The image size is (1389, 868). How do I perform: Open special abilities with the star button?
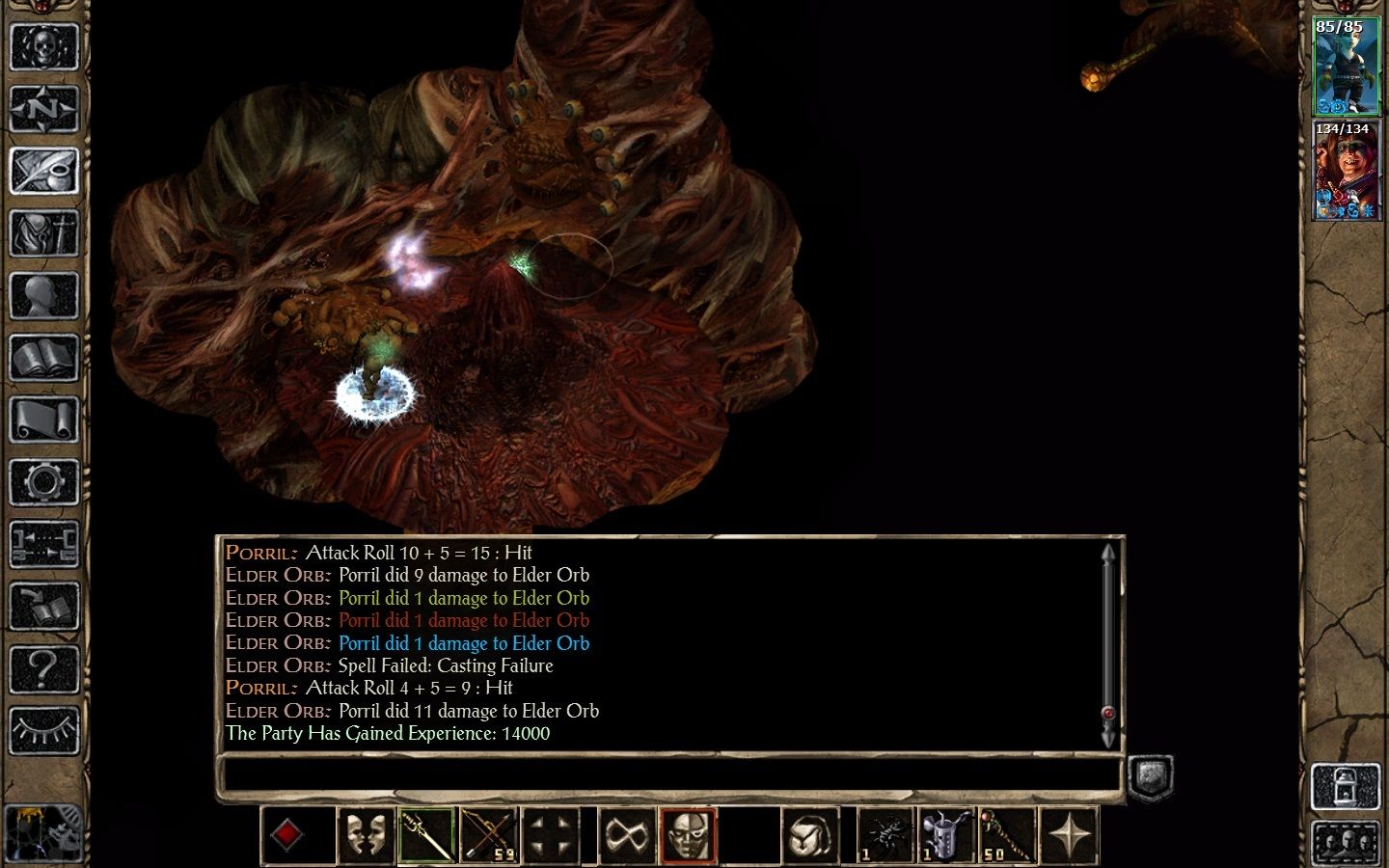coord(1070,835)
